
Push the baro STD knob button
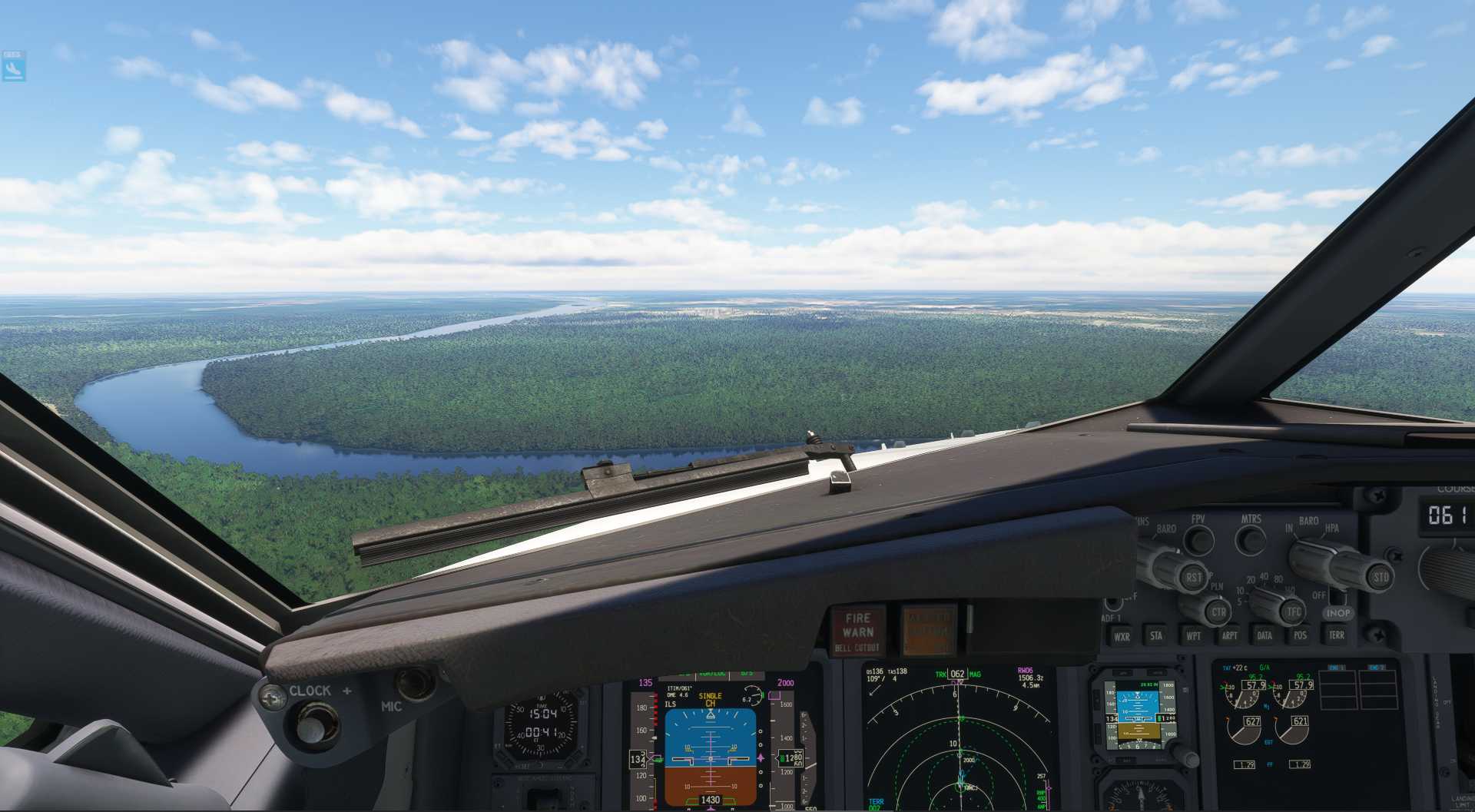click(x=1379, y=577)
